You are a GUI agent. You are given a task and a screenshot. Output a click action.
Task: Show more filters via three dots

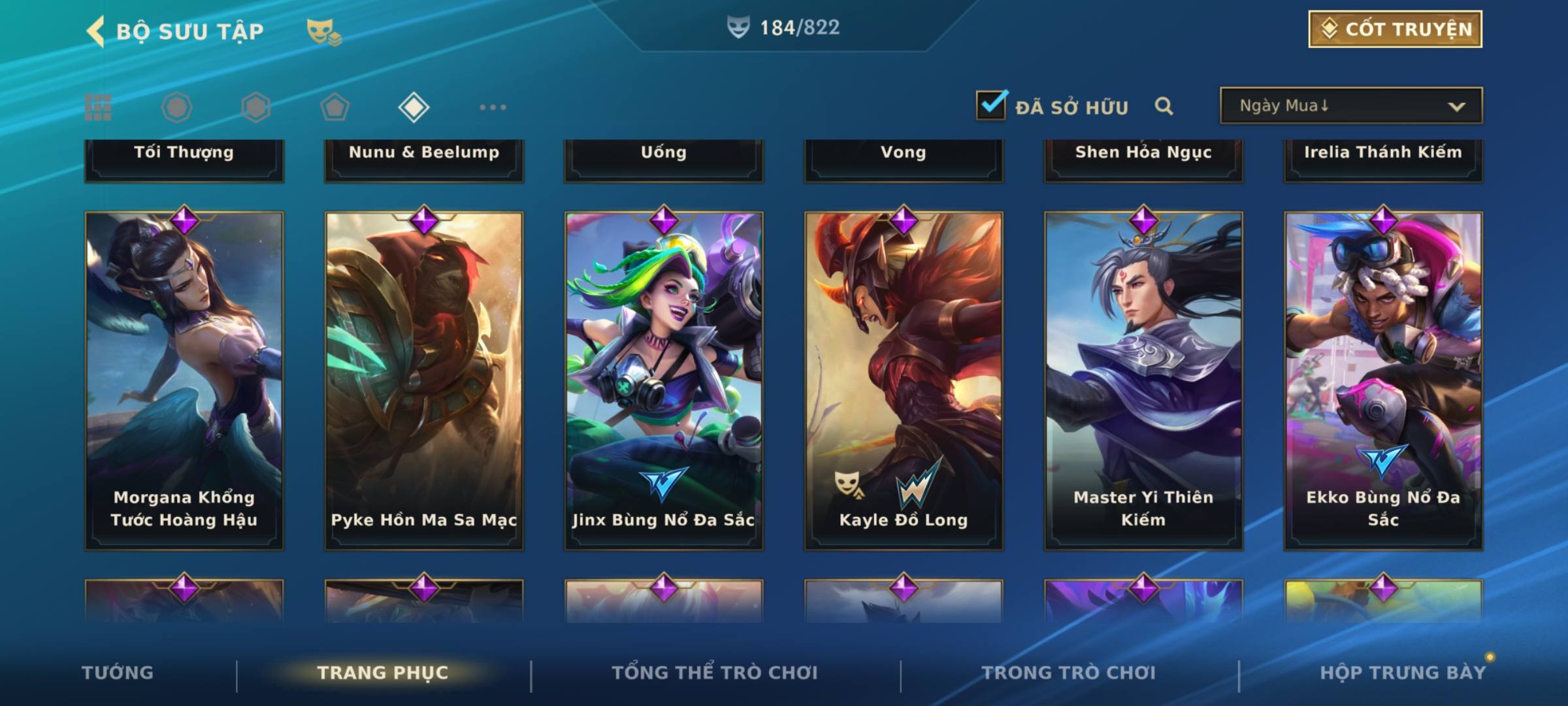pos(493,107)
